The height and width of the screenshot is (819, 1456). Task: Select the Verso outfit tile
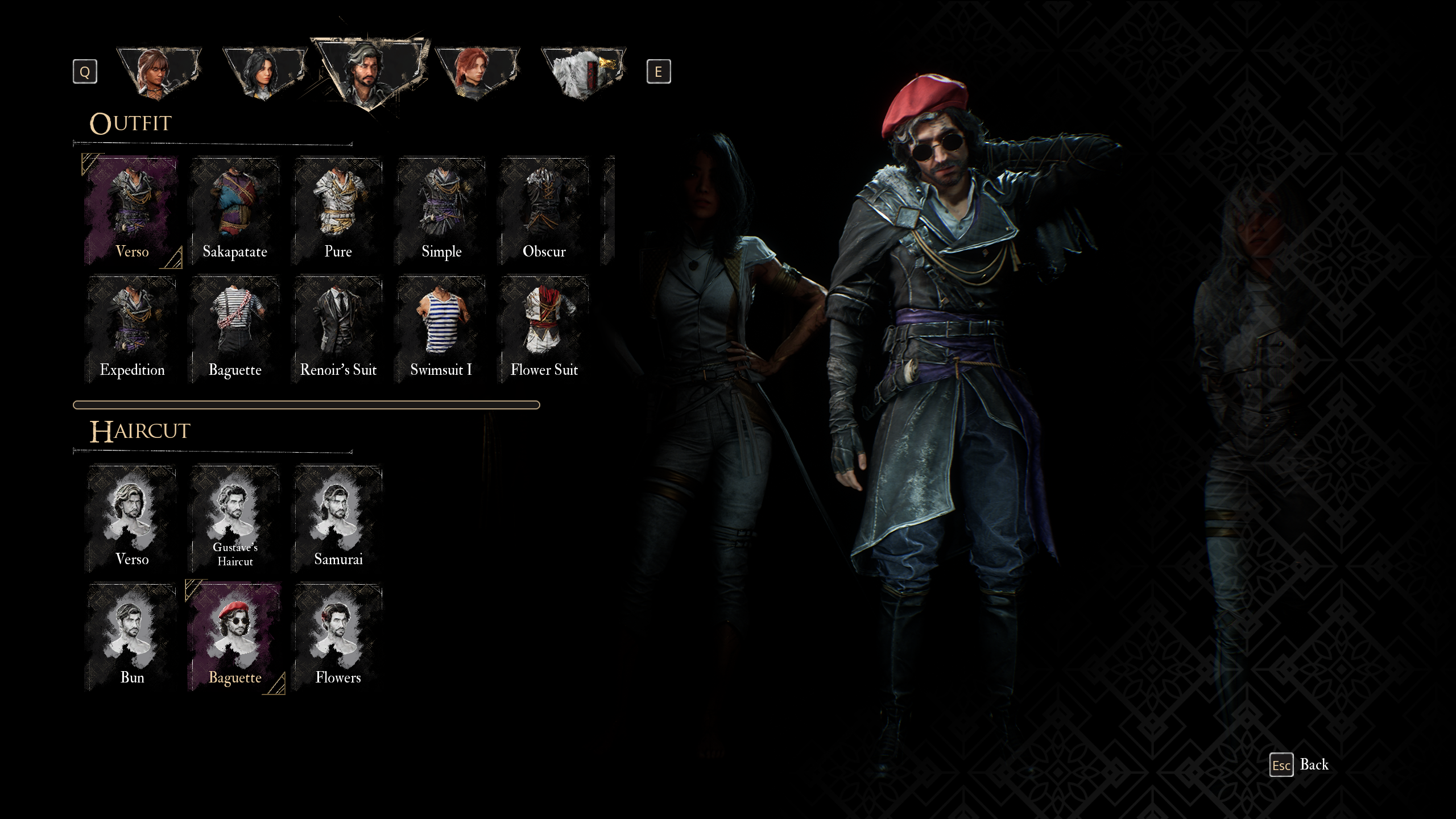[132, 211]
